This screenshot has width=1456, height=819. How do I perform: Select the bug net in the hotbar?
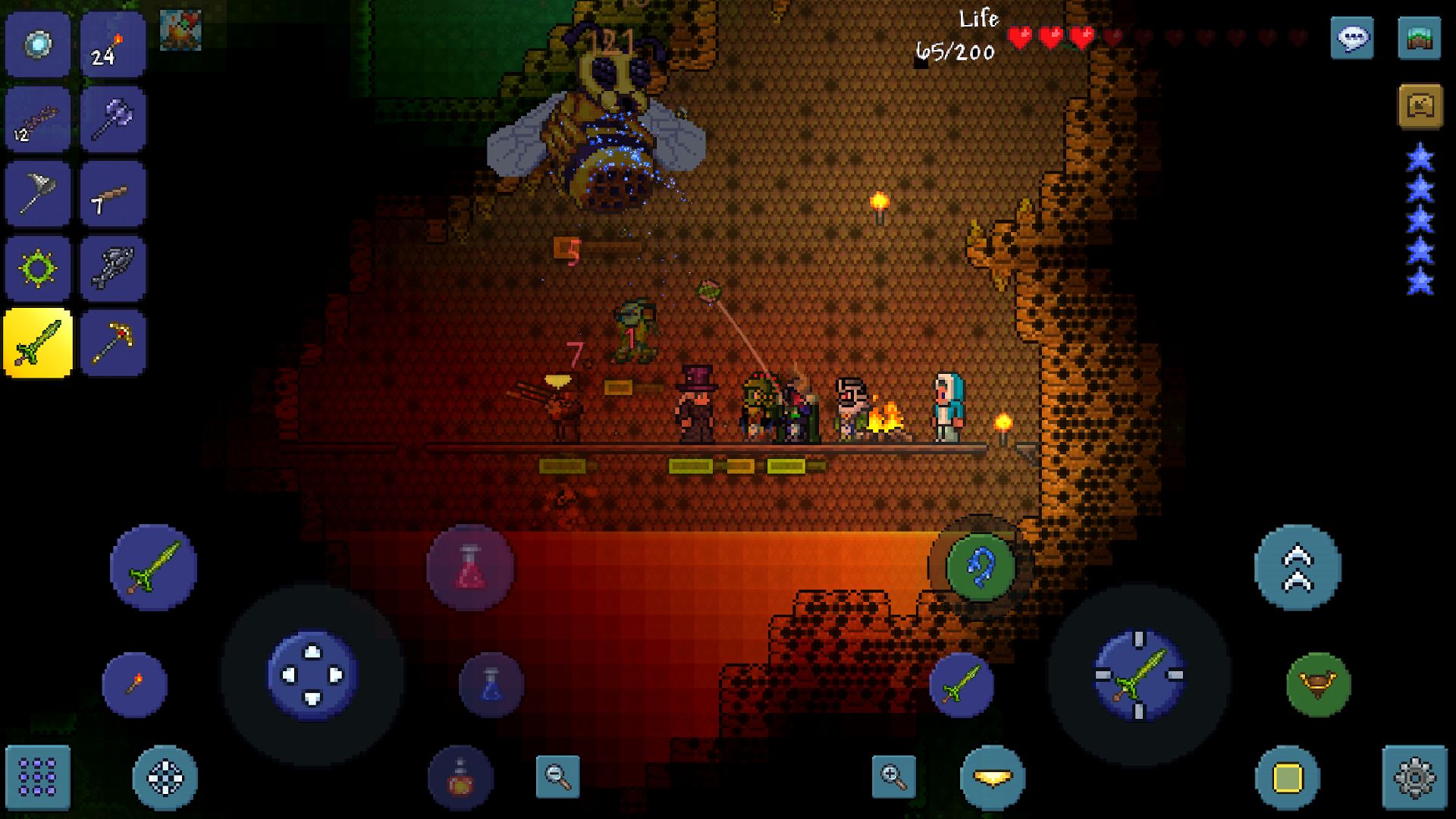(37, 193)
